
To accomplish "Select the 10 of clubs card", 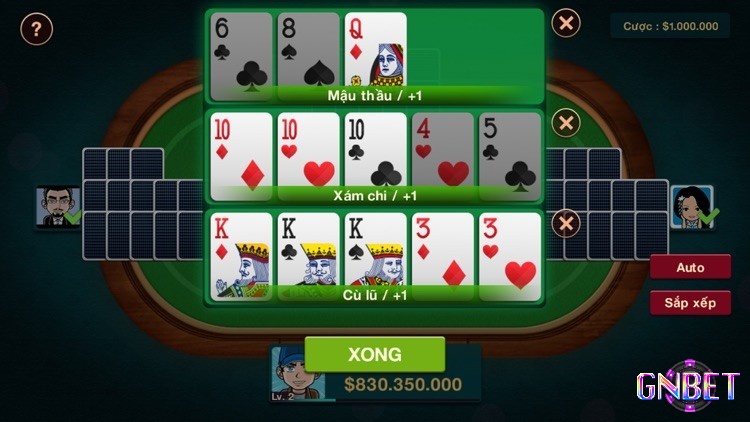I will [x=375, y=150].
